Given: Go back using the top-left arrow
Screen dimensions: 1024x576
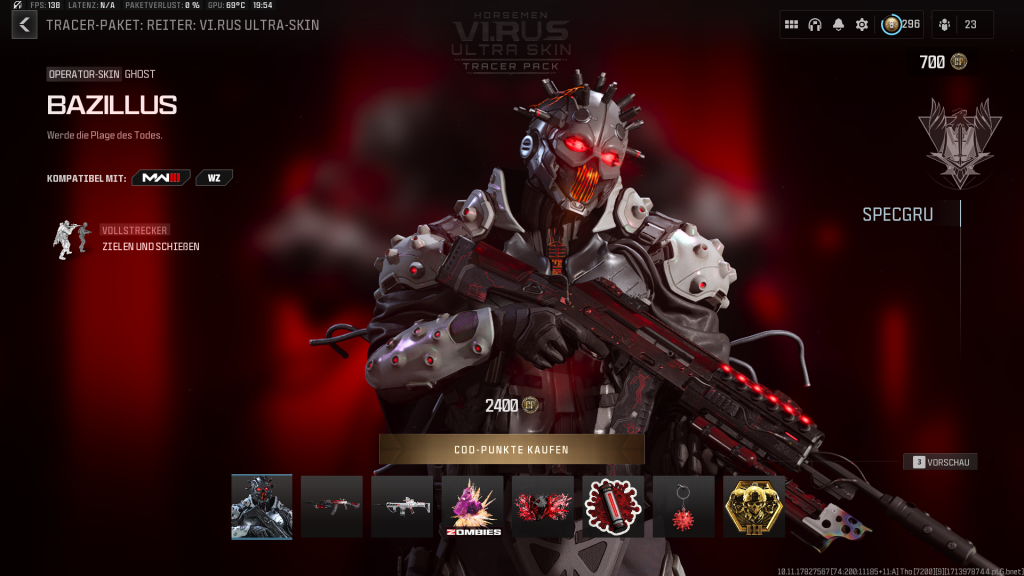Looking at the screenshot, I should 24,25.
